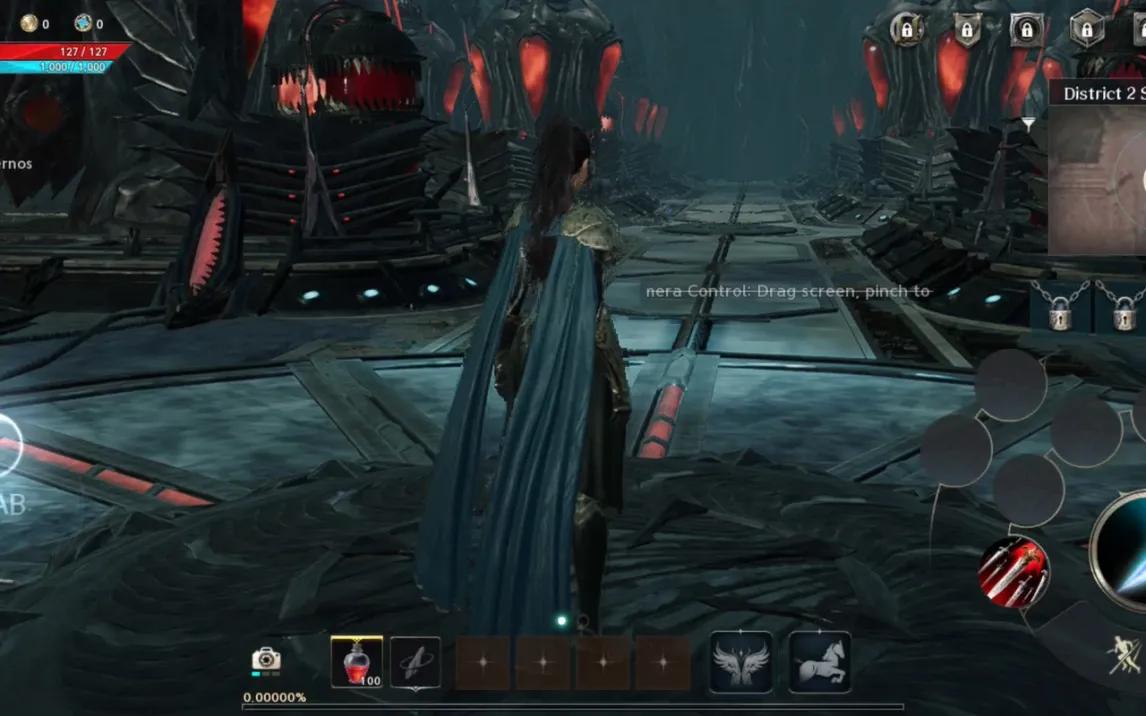Tap the running figure dodge icon
Viewport: 1146px width, 716px height.
(x=1126, y=655)
